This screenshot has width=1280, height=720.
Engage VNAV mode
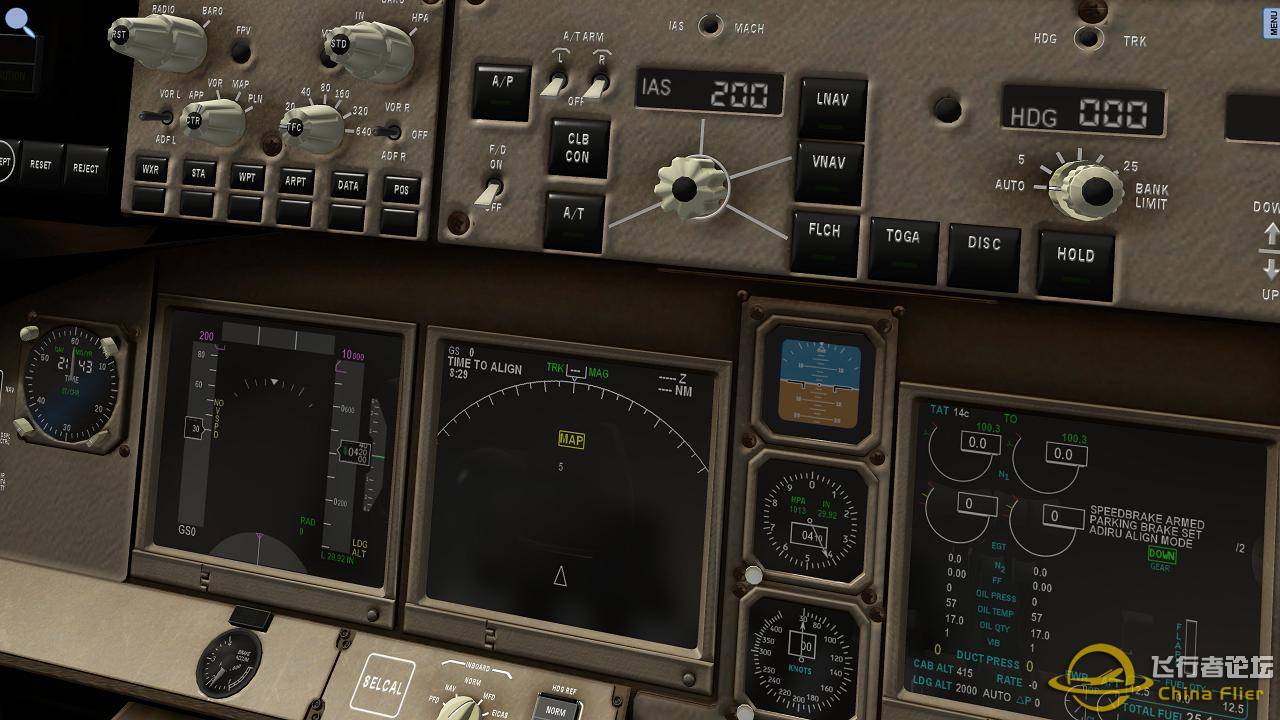(832, 165)
